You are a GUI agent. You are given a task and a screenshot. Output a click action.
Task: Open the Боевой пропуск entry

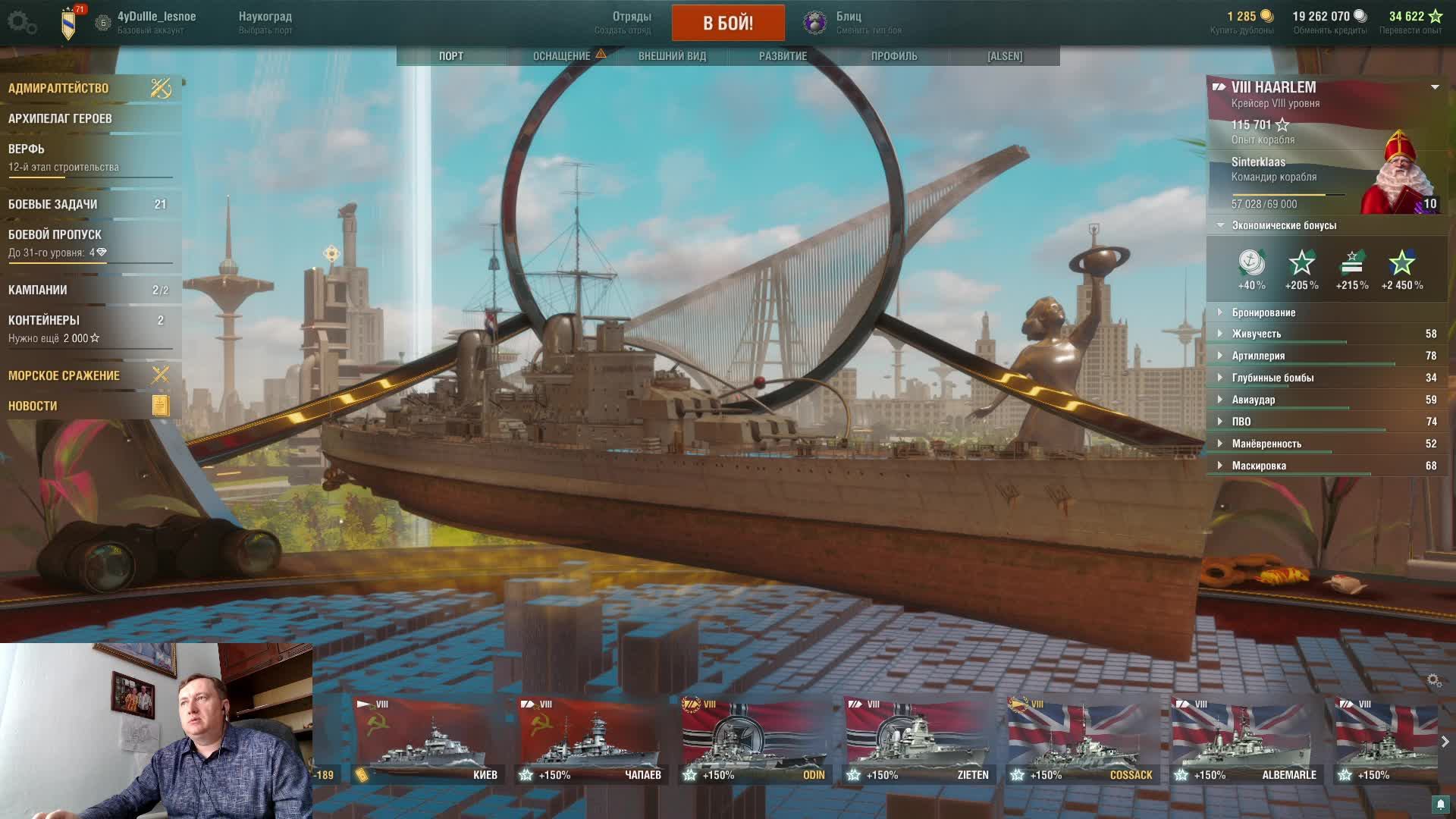(x=55, y=235)
